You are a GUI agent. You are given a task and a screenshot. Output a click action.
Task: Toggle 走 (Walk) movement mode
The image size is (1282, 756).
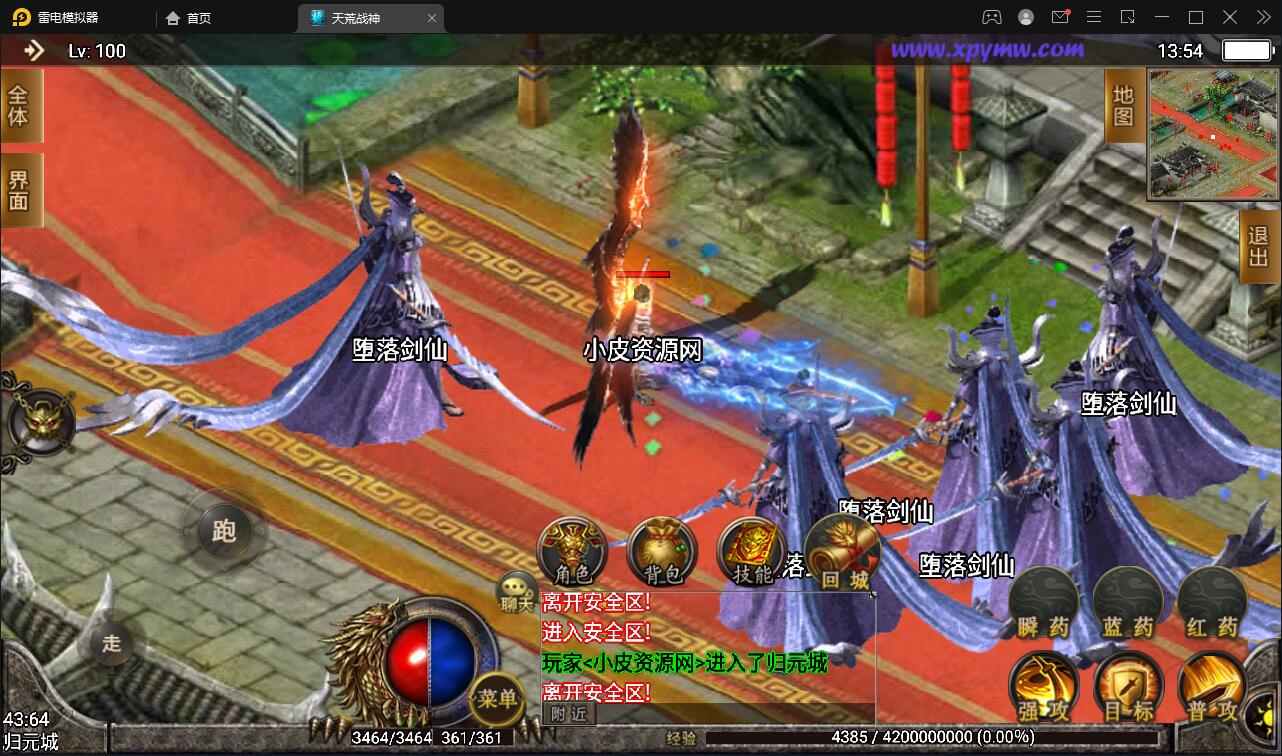click(x=112, y=645)
